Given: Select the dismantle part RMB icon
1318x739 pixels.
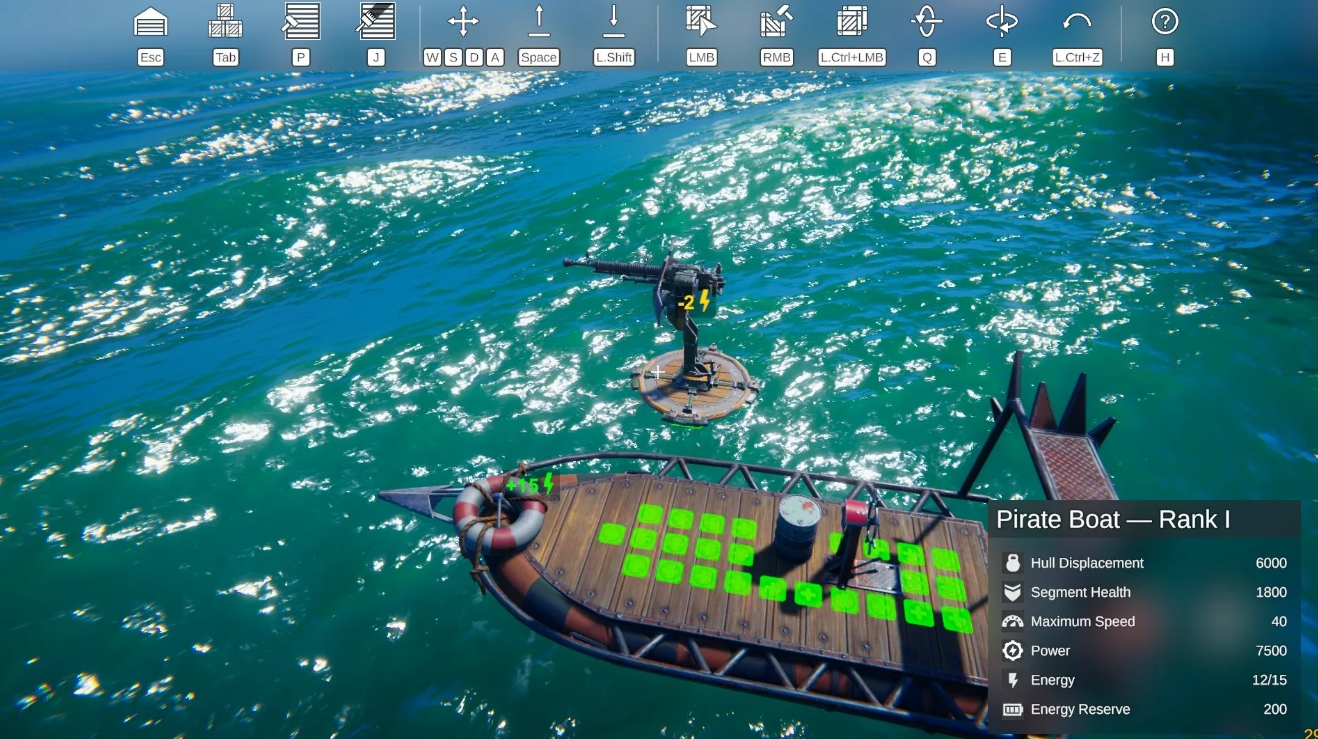Looking at the screenshot, I should pos(776,22).
